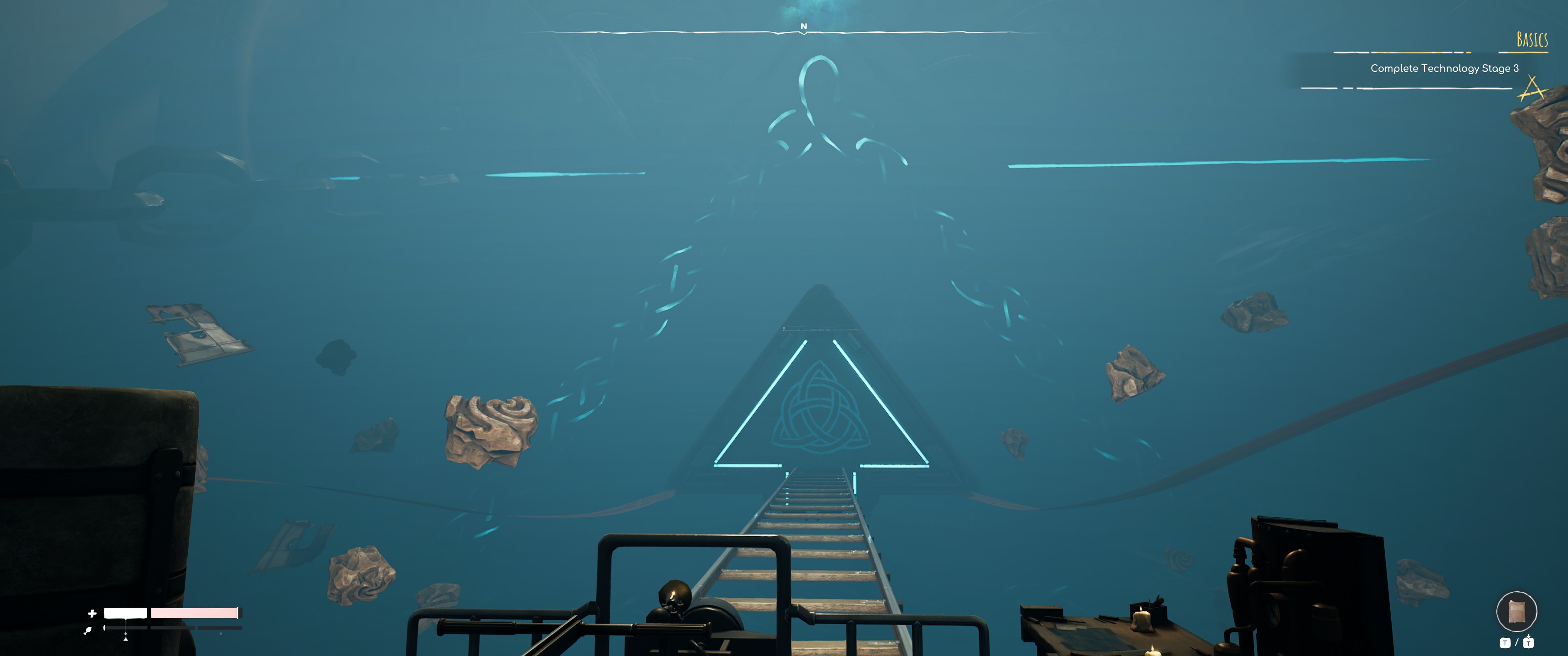Open the journal book icon in circle
The width and height of the screenshot is (1568, 656).
1516,611
